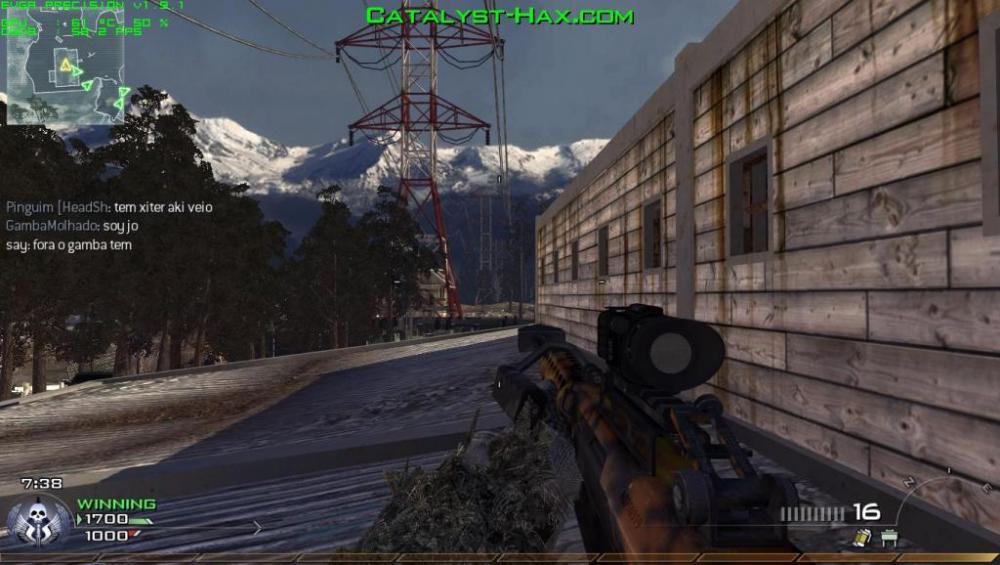Select the yellow grenade equipment icon
Screen dimensions: 1000x565
coord(859,538)
